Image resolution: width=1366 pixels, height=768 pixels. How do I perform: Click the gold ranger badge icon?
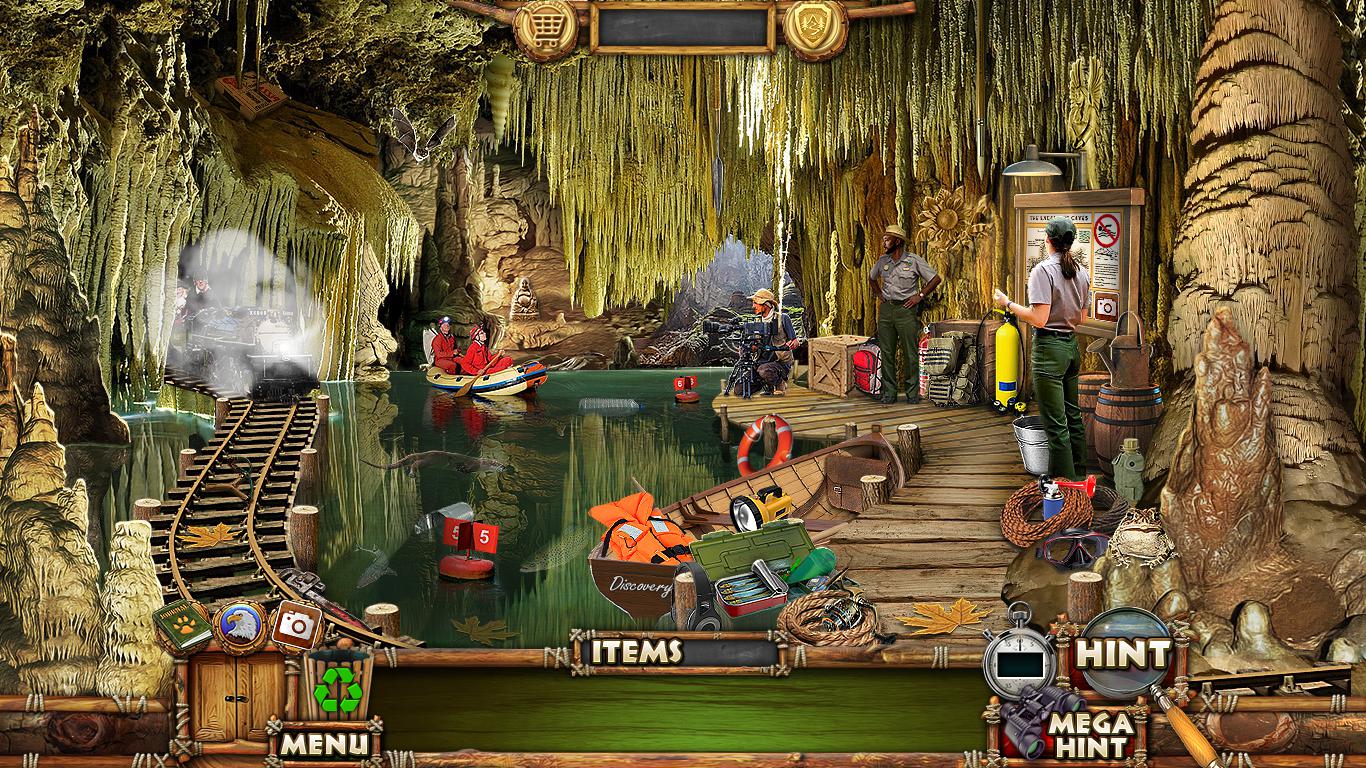click(x=815, y=29)
